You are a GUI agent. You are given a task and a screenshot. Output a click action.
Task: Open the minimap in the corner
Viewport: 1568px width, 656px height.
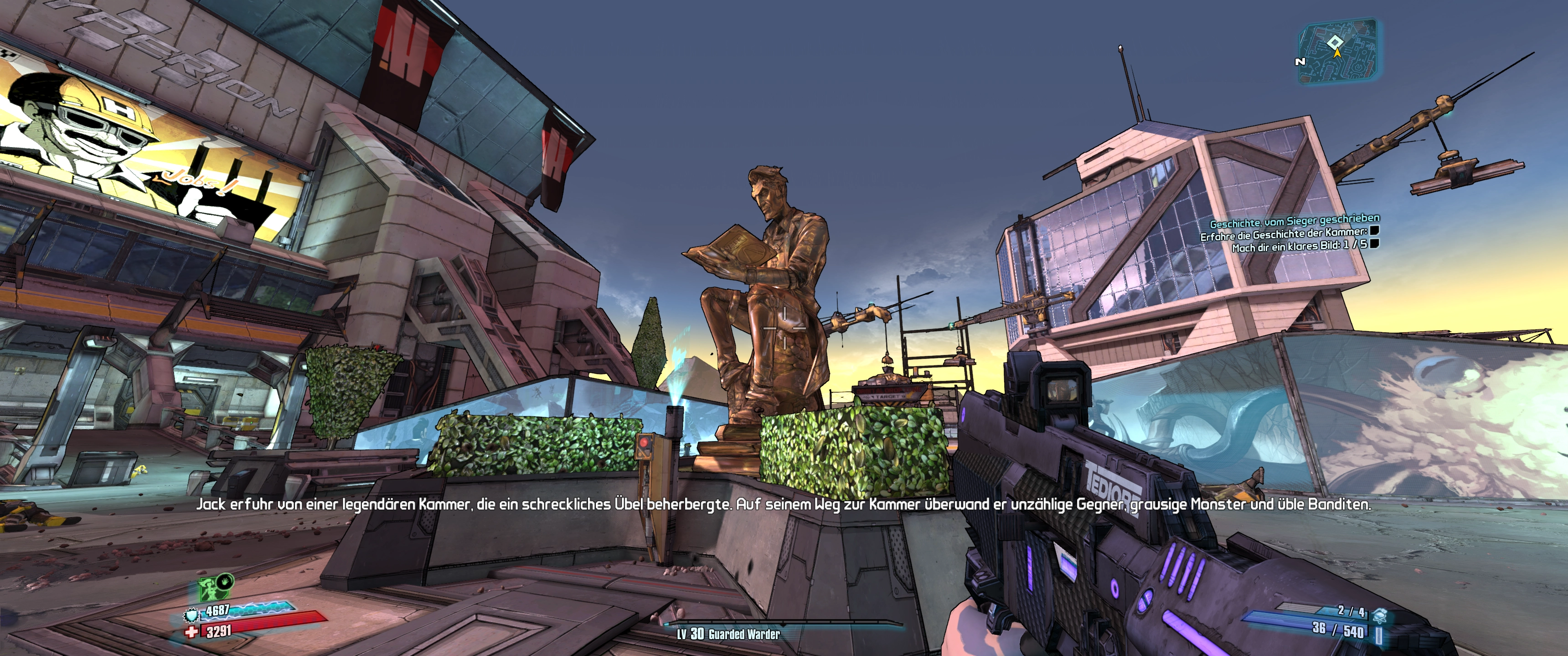coord(1337,51)
